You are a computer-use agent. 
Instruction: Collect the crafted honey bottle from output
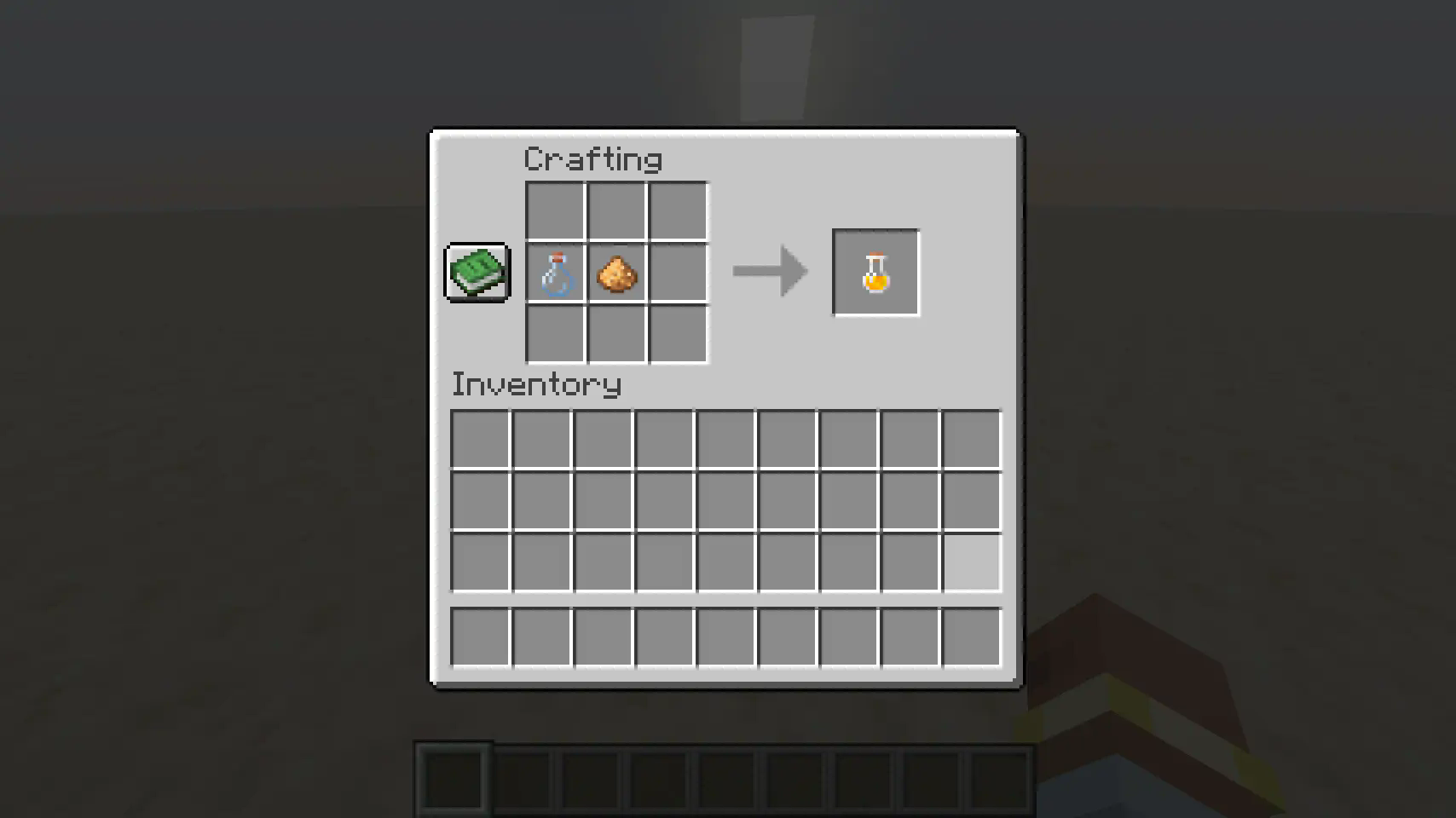(875, 272)
